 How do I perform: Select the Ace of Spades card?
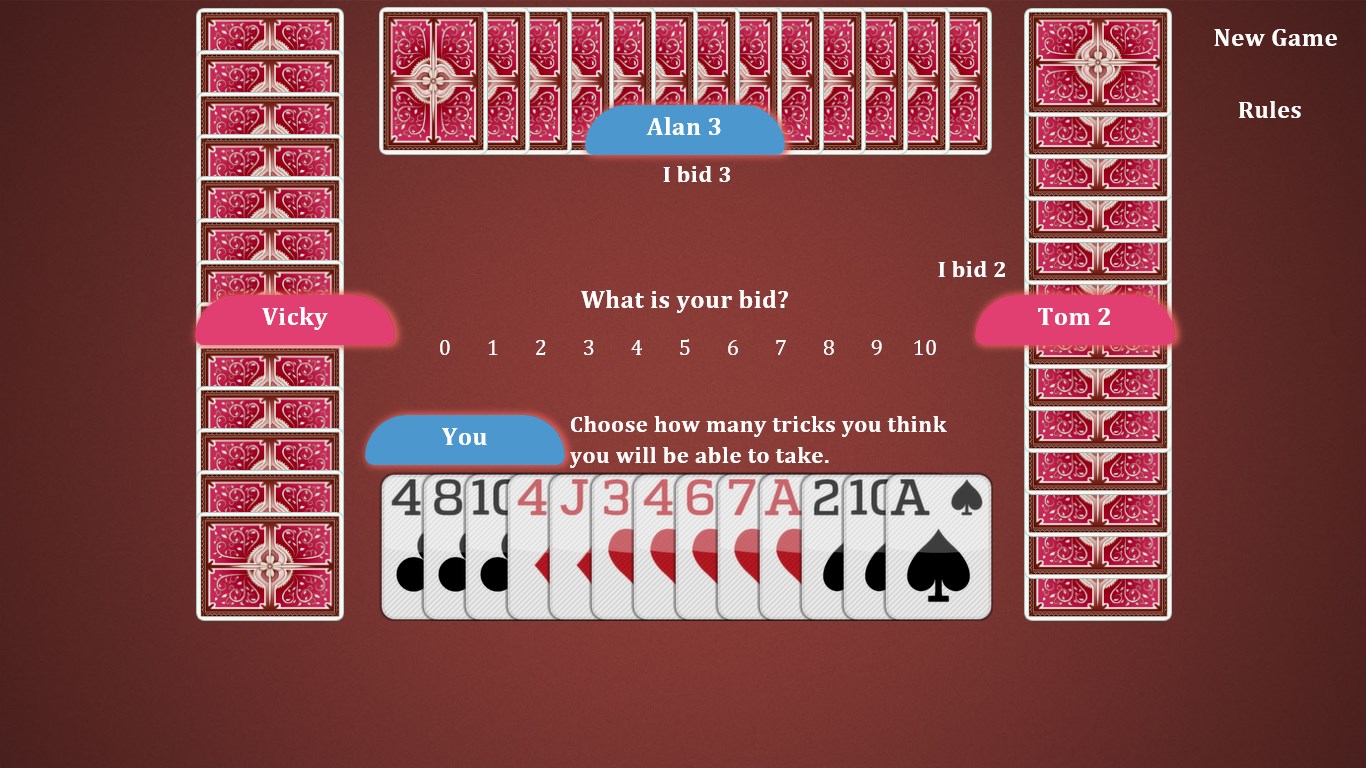click(x=935, y=545)
